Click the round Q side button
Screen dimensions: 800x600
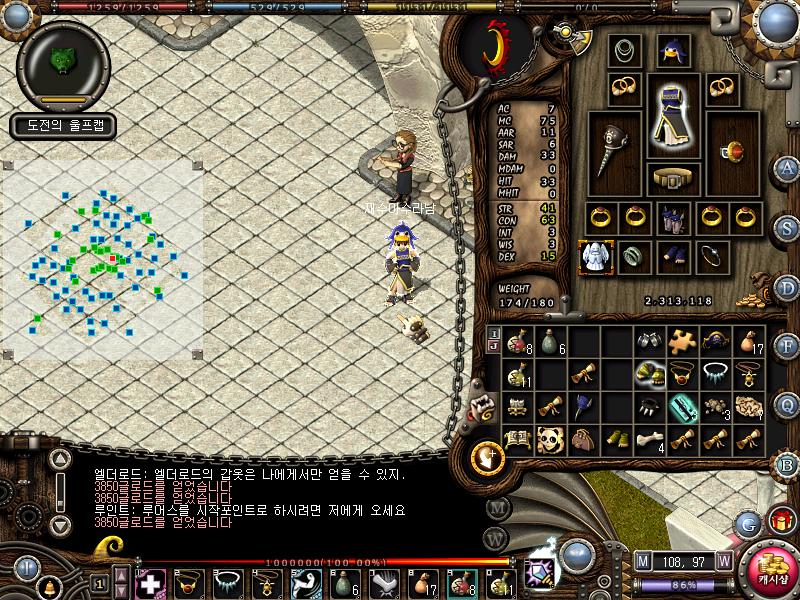[x=787, y=404]
